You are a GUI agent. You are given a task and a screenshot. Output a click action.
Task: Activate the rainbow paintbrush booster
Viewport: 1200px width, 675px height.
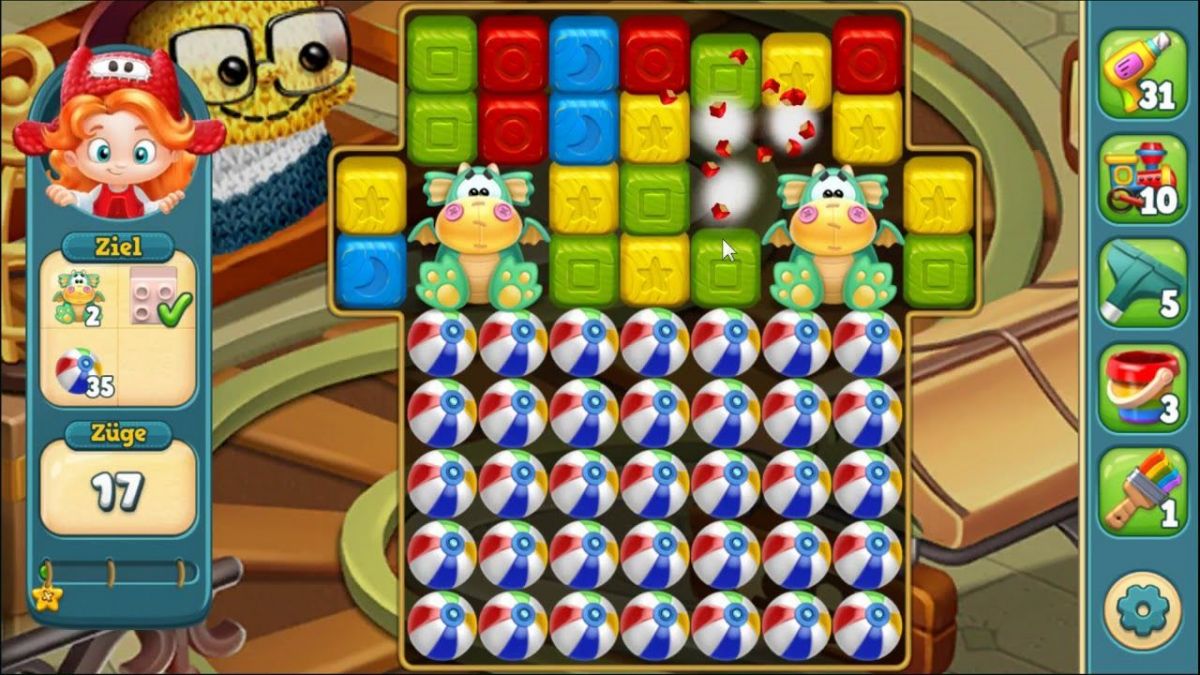(1141, 492)
